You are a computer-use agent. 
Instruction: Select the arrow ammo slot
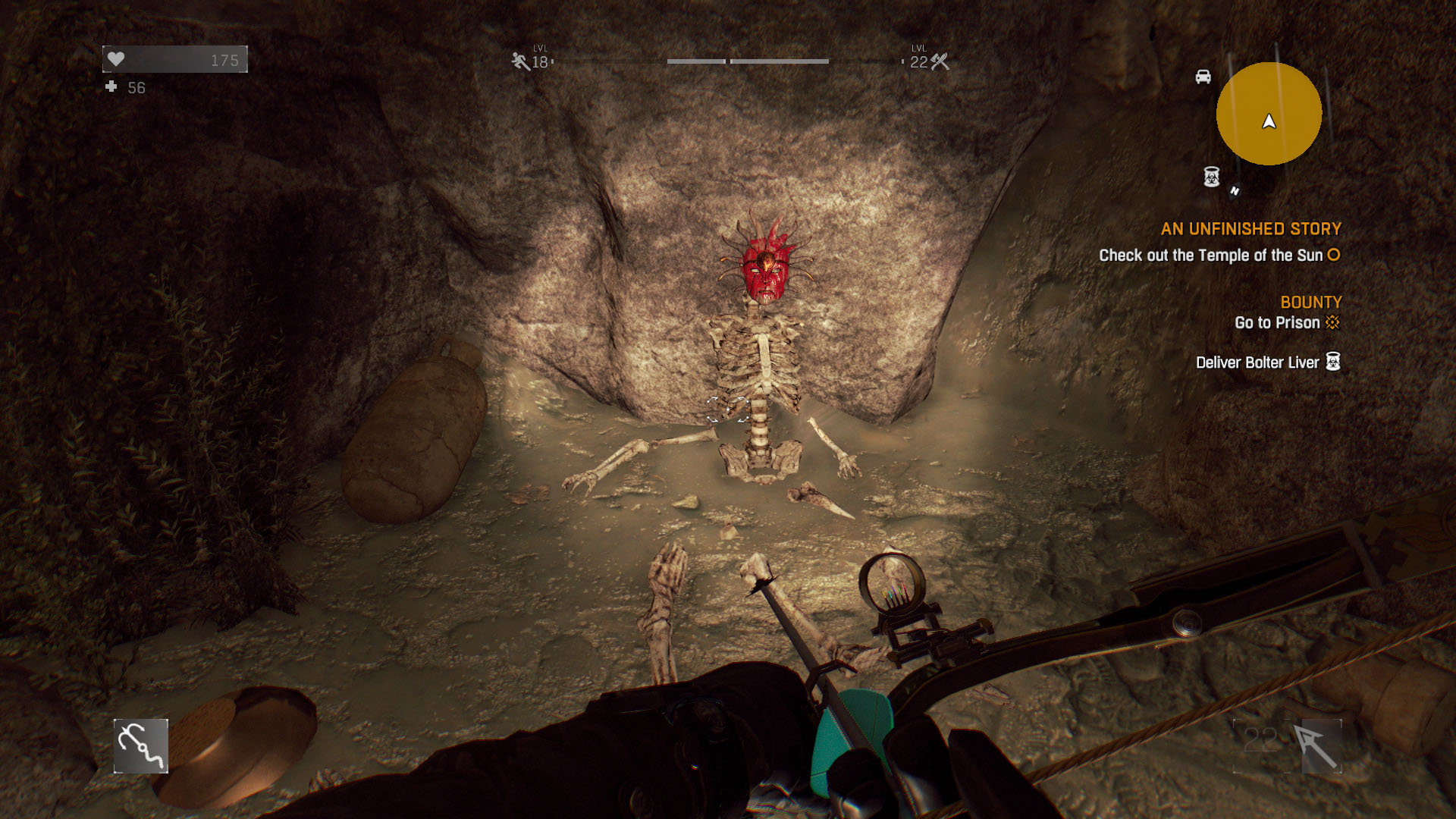pos(1320,746)
